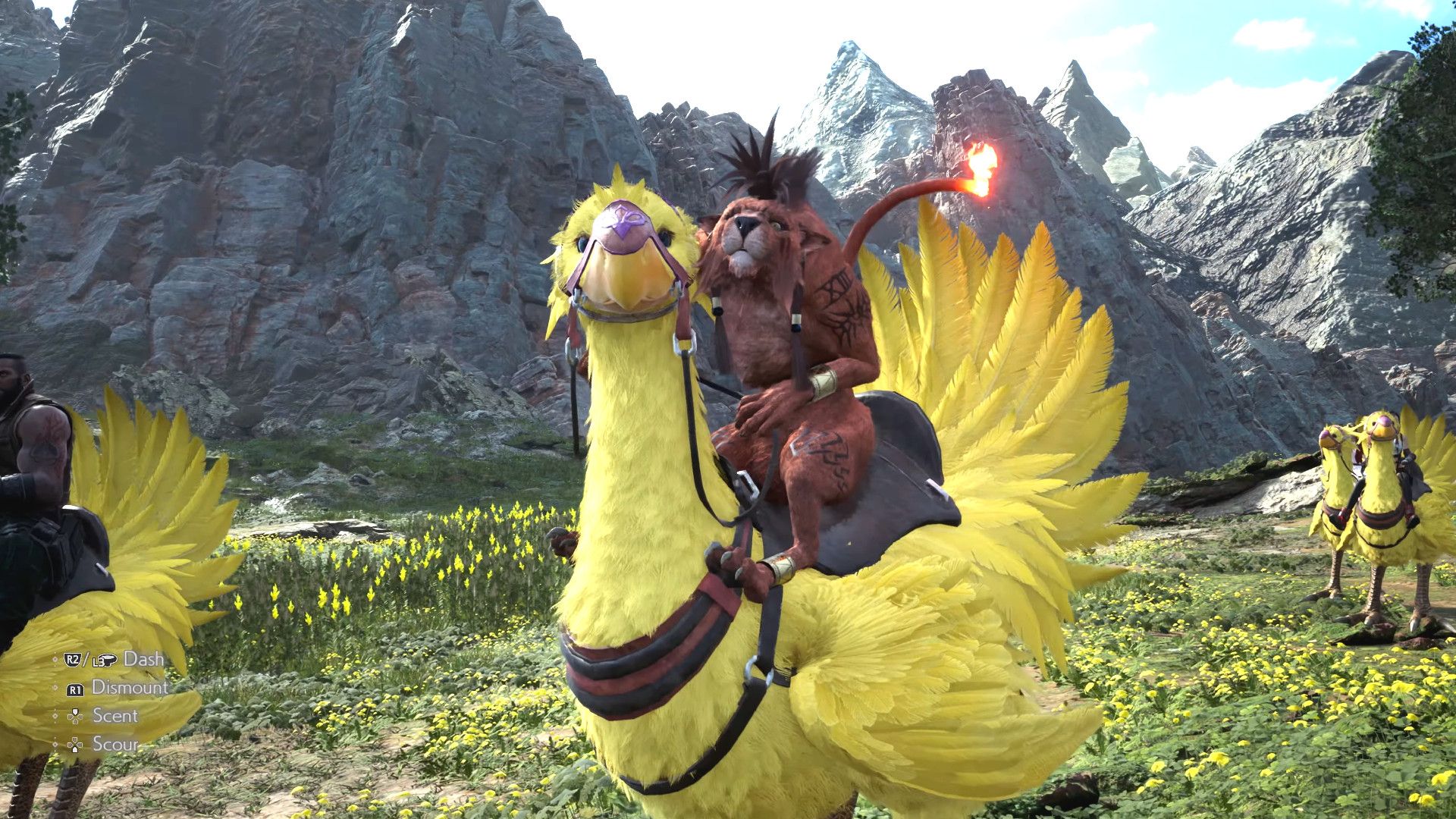This screenshot has height=819, width=1456.
Task: Click the diamond marker beside Scour
Action: 55,743
